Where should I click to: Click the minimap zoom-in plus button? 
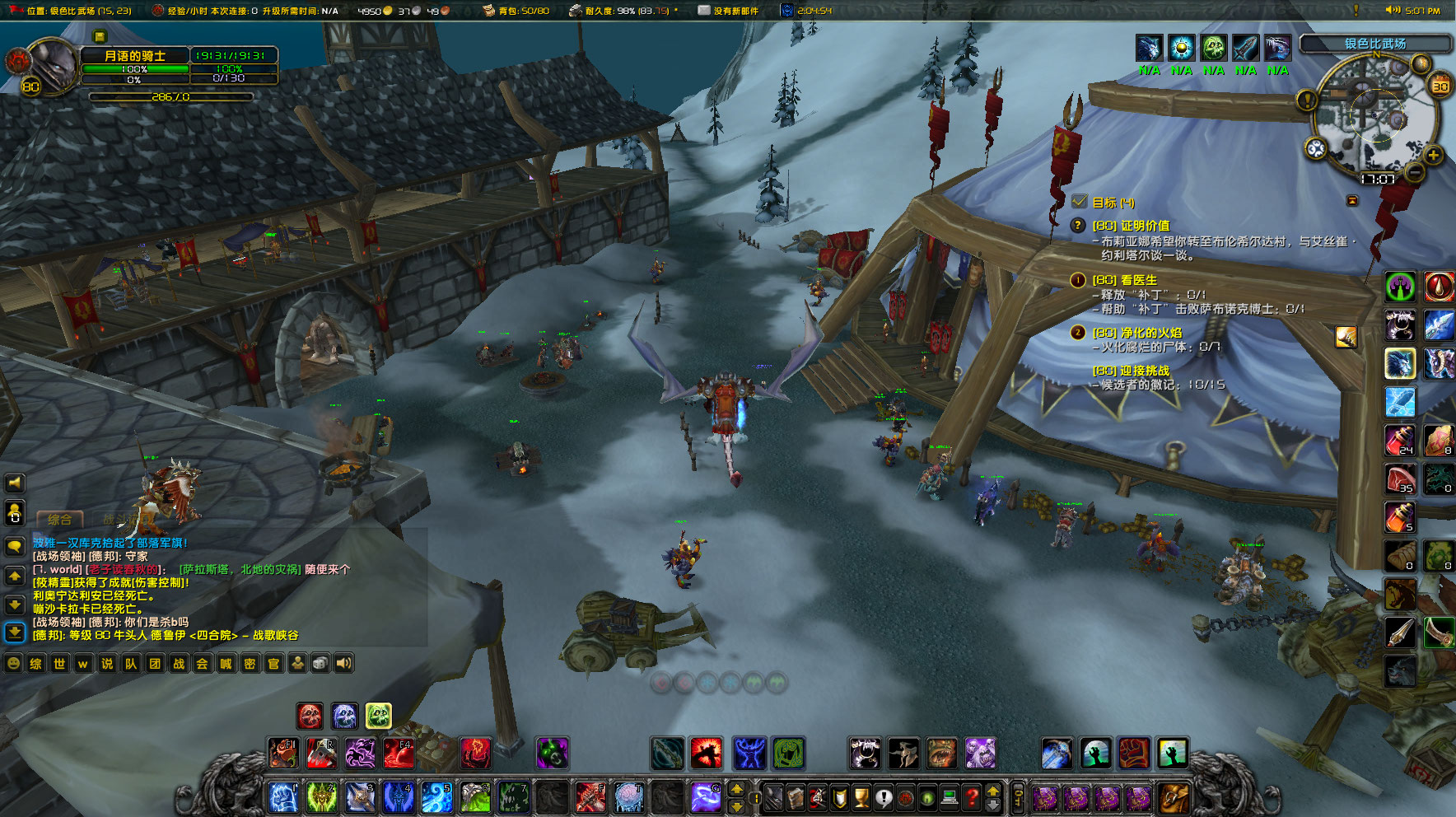1433,155
